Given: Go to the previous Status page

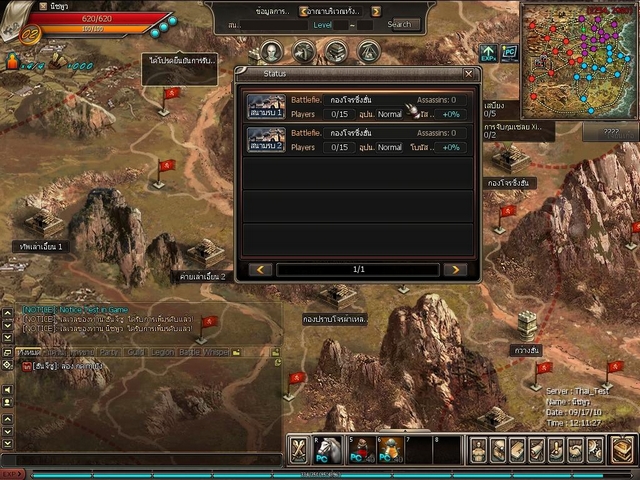Looking at the screenshot, I should pos(260,269).
